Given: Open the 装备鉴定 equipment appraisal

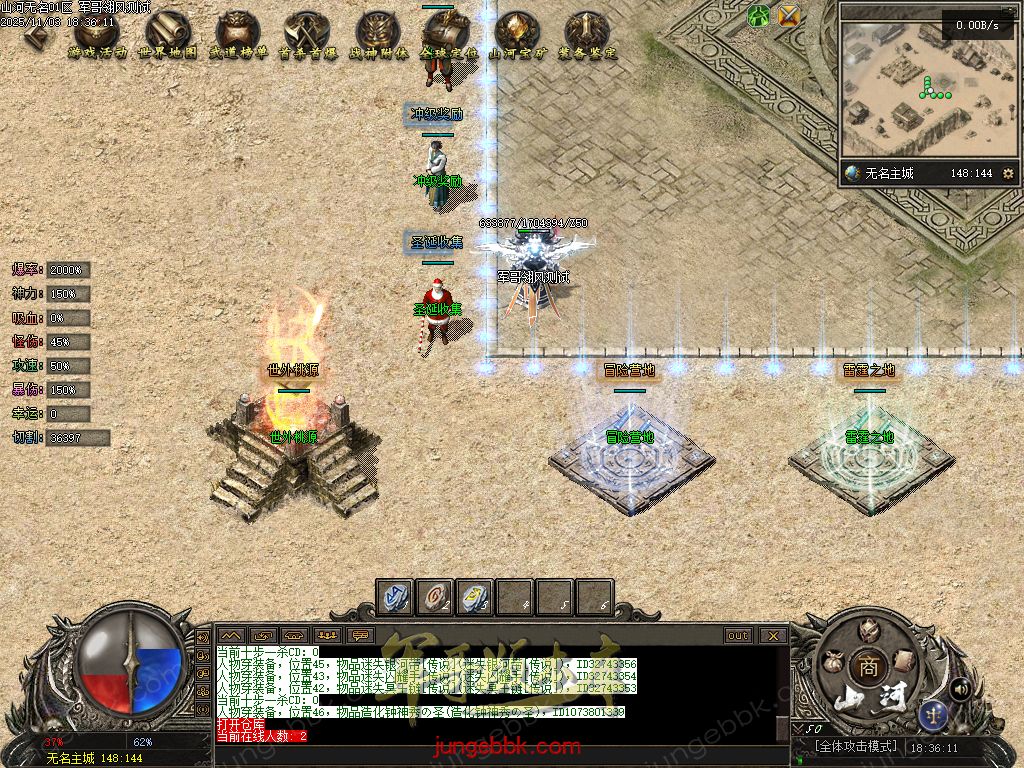Looking at the screenshot, I should [x=587, y=36].
